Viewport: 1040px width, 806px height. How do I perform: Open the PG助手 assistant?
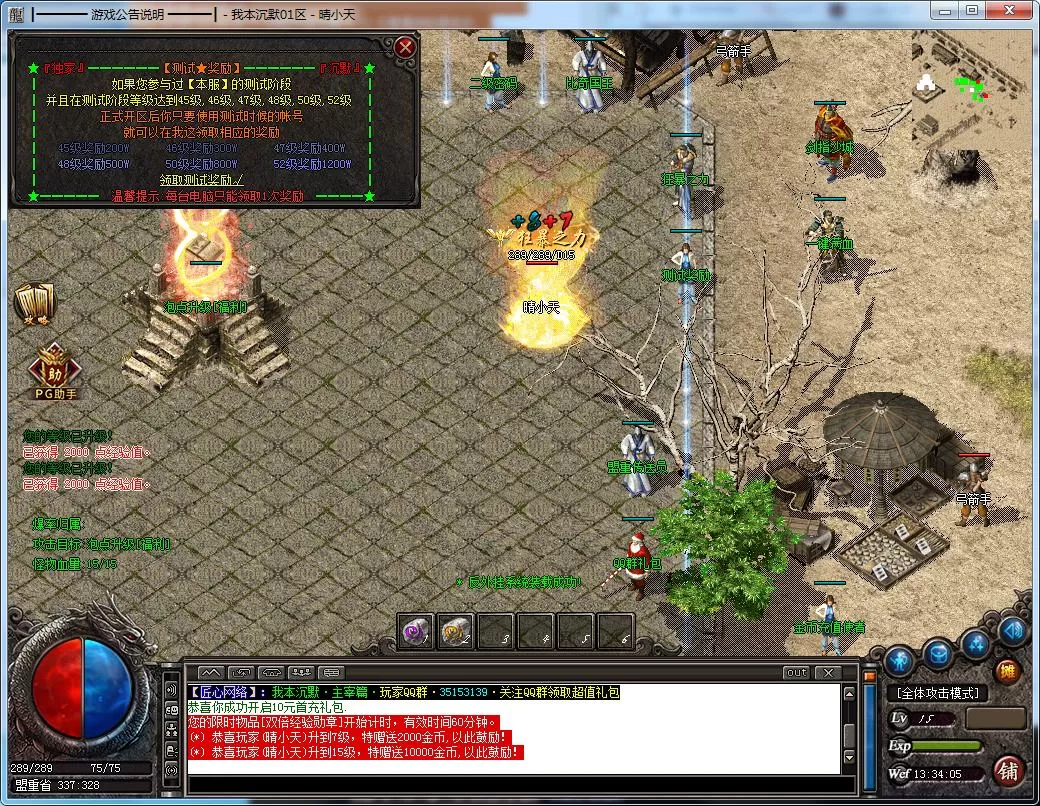click(x=55, y=372)
